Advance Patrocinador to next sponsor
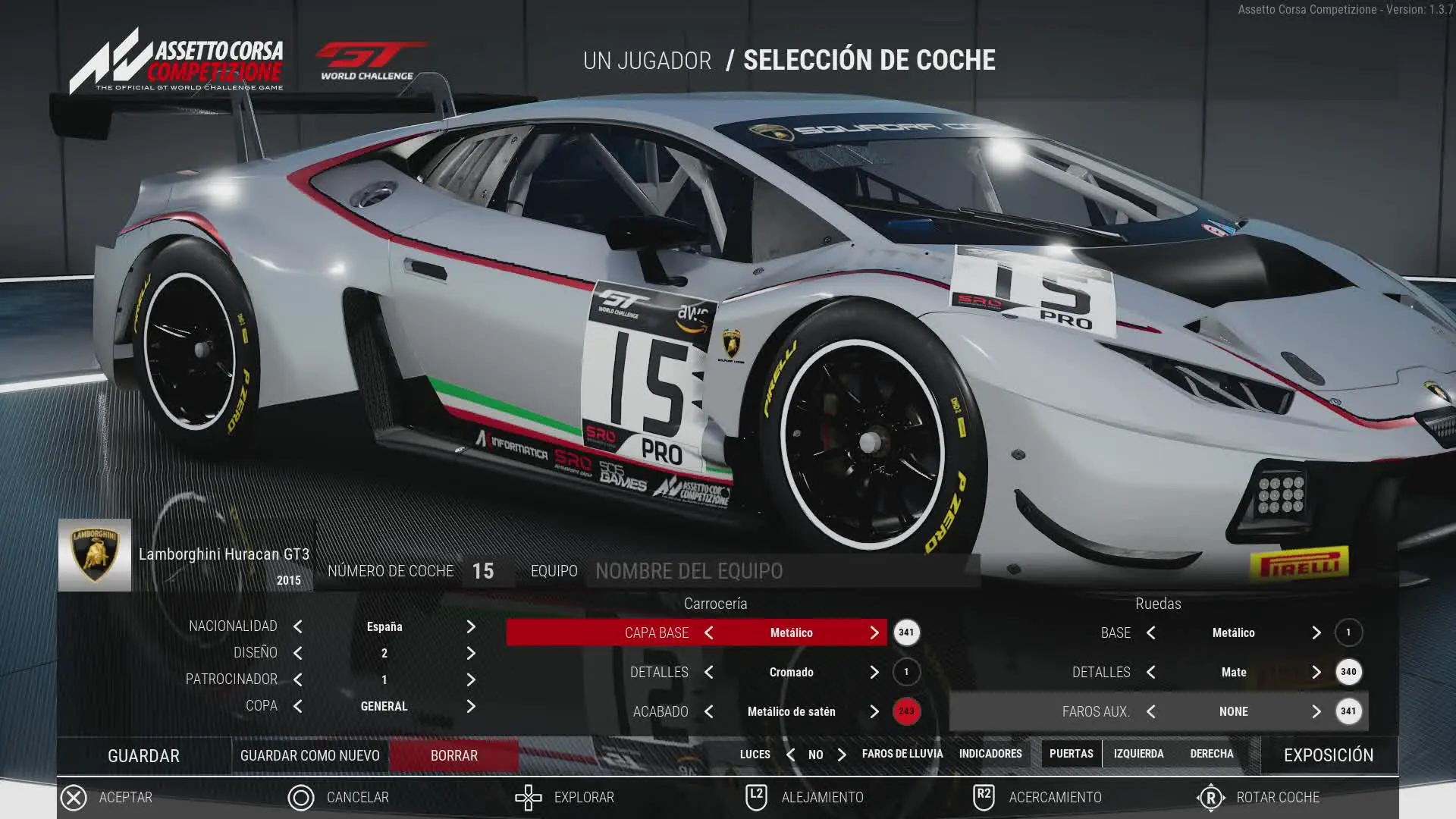Viewport: 1456px width, 819px height. (x=471, y=679)
